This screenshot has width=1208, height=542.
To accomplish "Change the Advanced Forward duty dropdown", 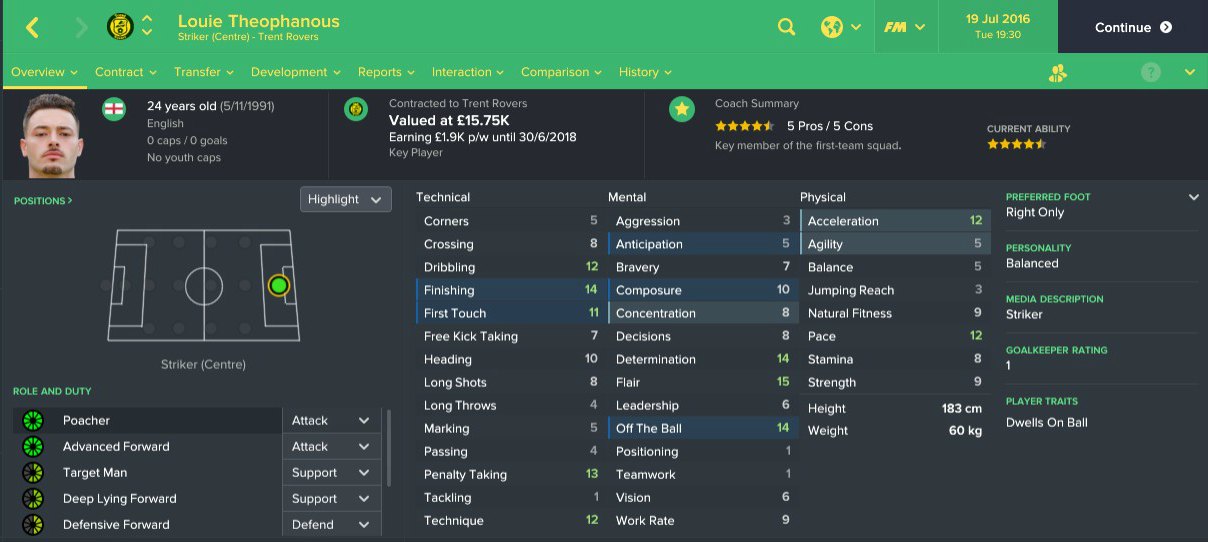I will click(x=331, y=447).
